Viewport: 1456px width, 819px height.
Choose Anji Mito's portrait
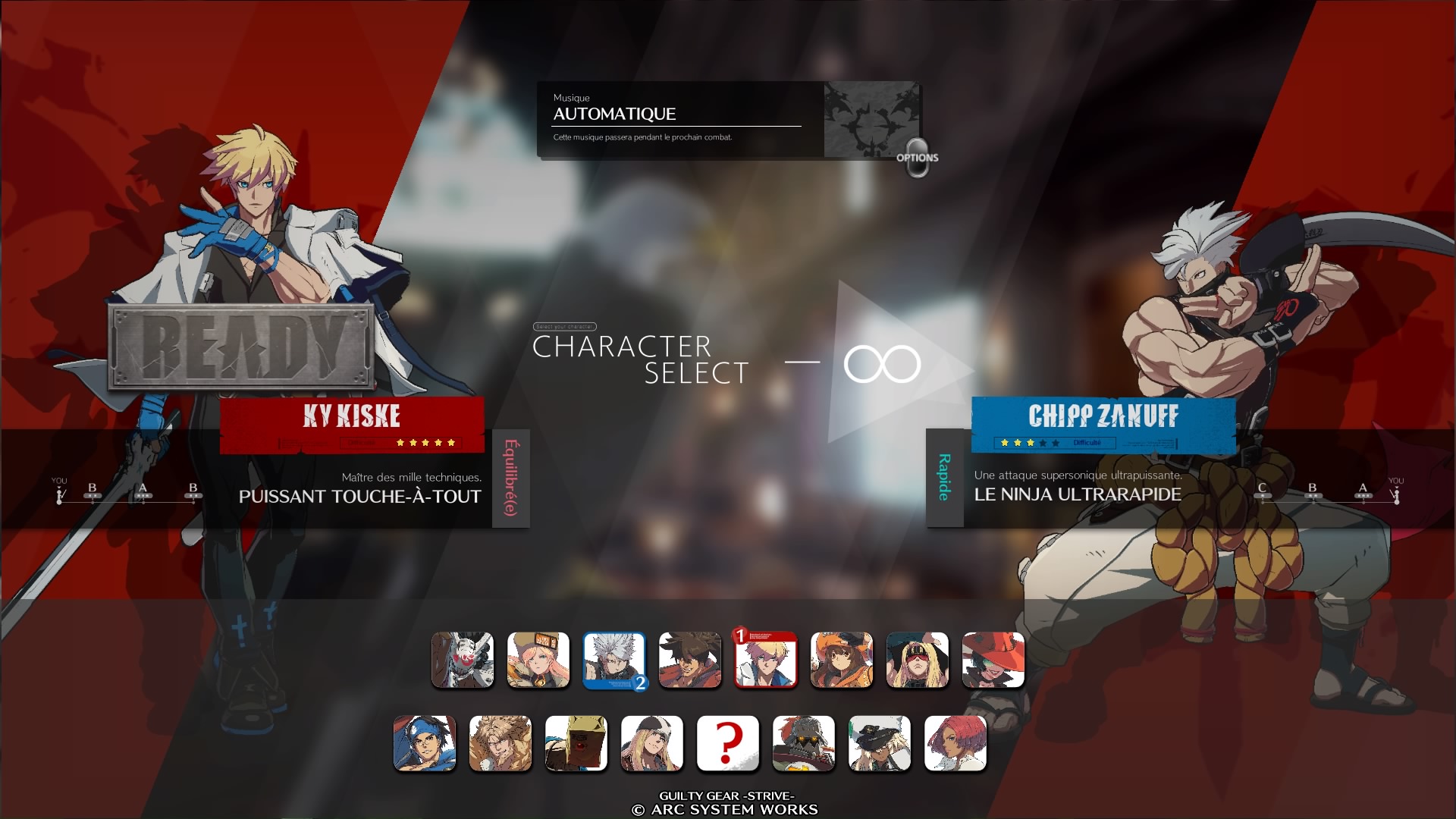tap(425, 744)
